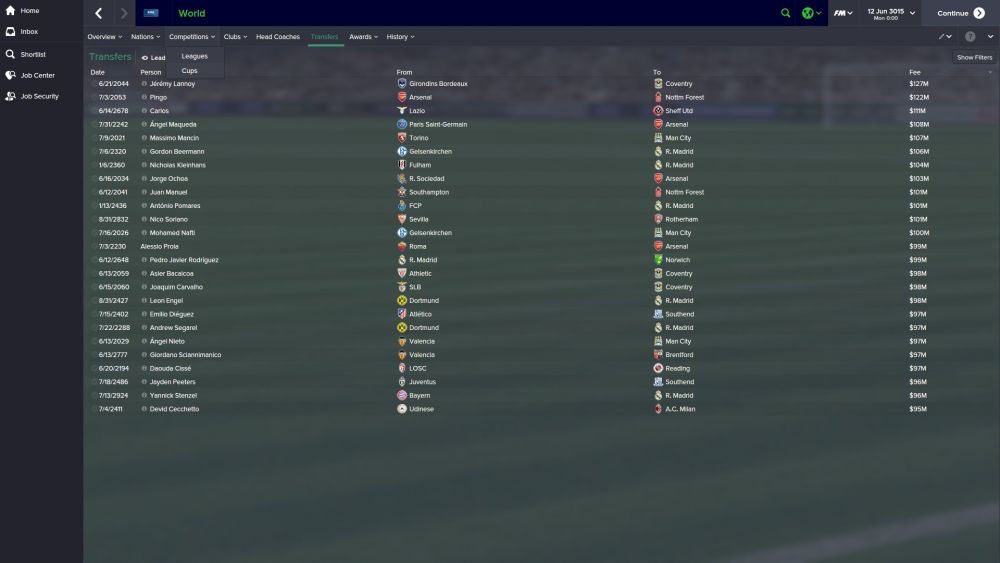Open the search magnifier icon
This screenshot has width=1000, height=563.
(786, 13)
